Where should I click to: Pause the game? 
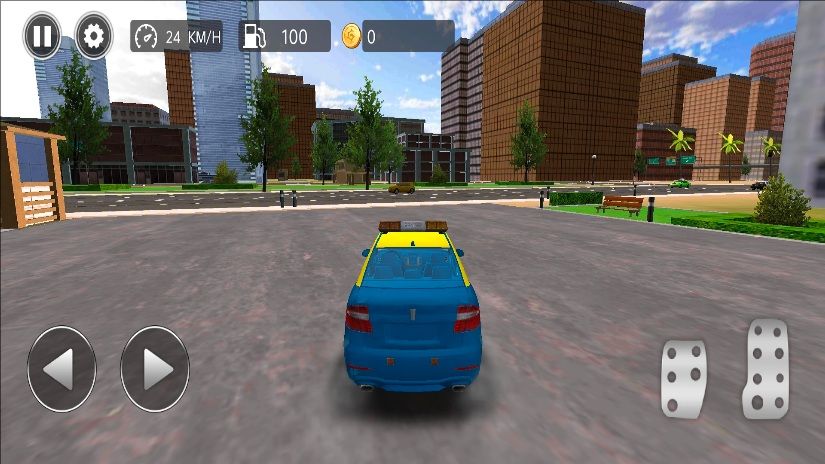click(x=42, y=37)
